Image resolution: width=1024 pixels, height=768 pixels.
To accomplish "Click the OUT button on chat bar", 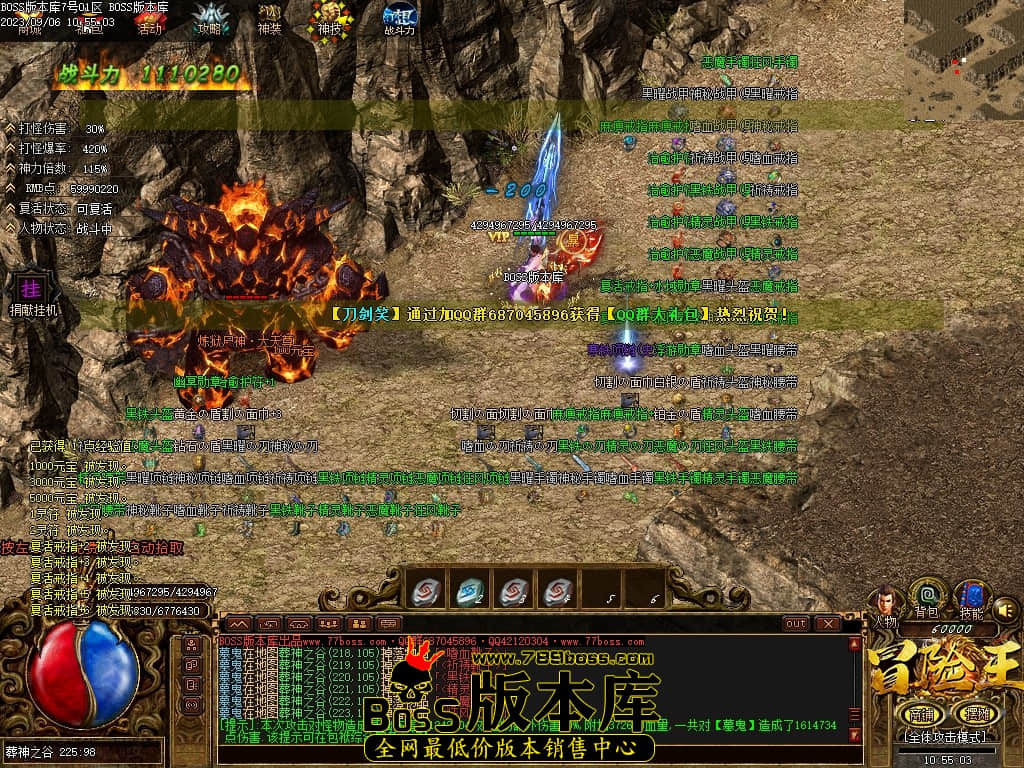I will click(795, 623).
